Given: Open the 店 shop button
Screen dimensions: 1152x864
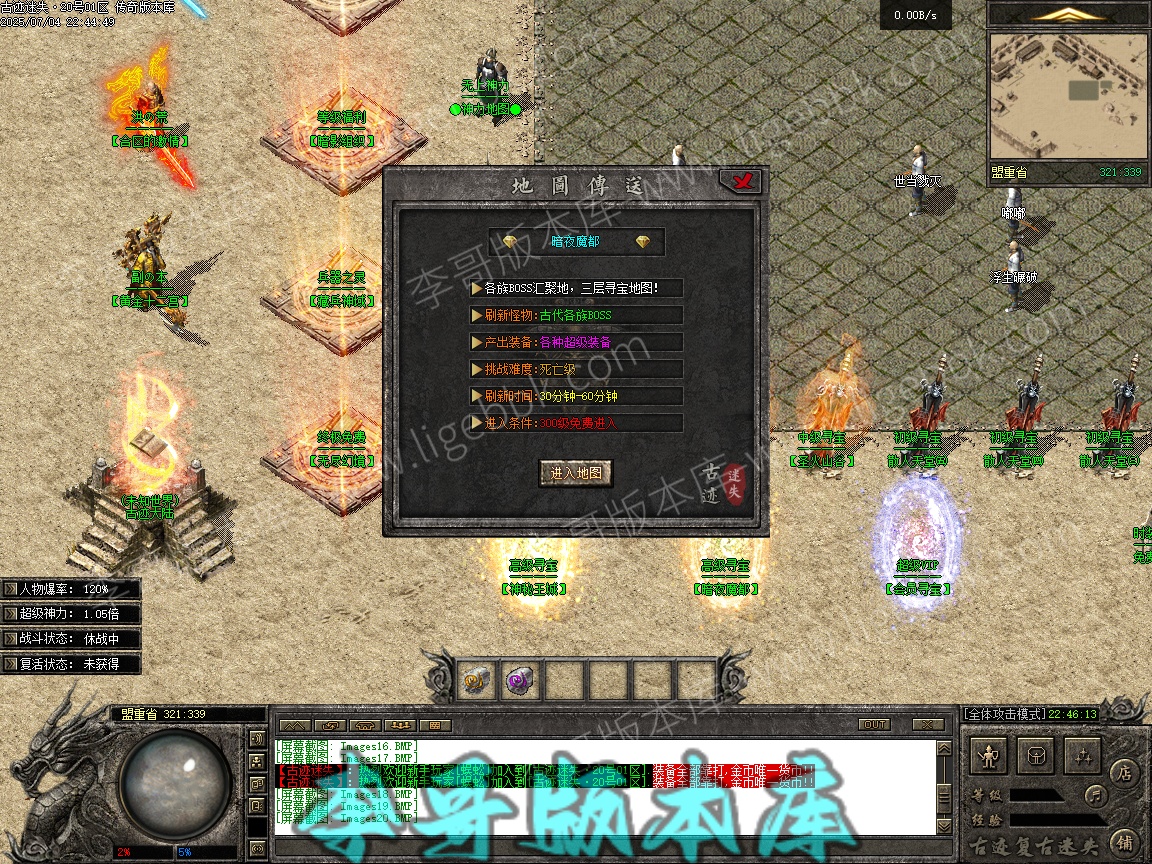Looking at the screenshot, I should click(x=1124, y=771).
